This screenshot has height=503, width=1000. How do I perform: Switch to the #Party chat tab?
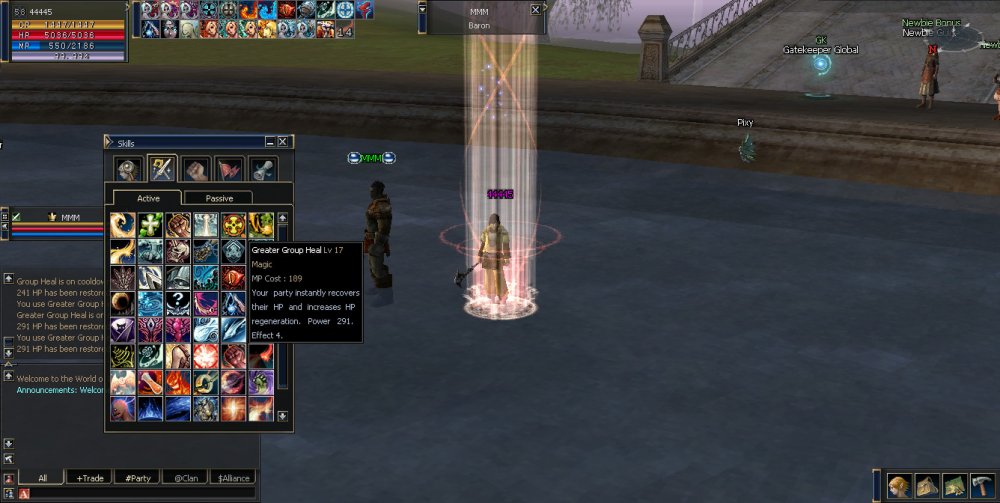click(137, 478)
